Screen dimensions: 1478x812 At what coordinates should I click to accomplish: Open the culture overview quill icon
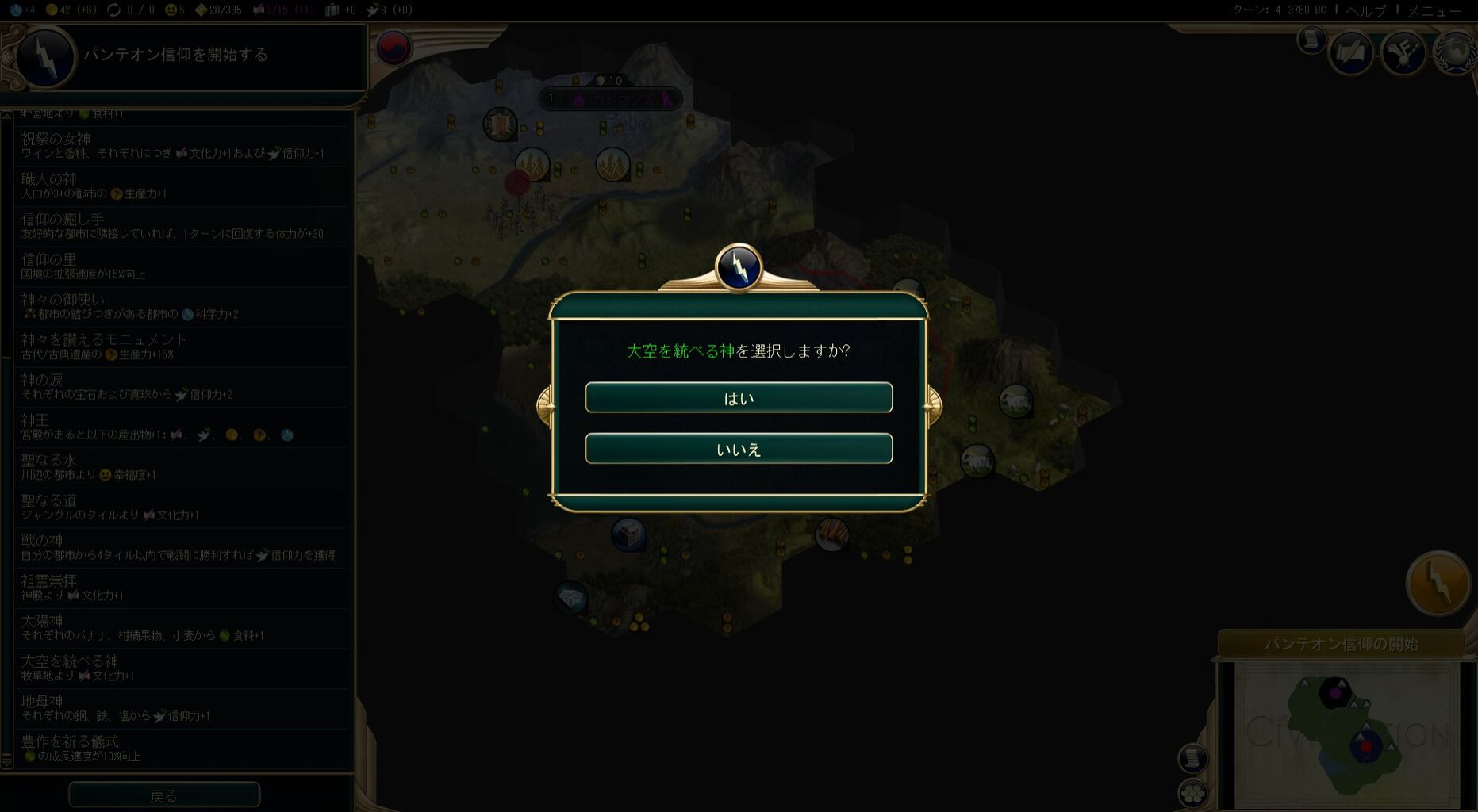1351,52
